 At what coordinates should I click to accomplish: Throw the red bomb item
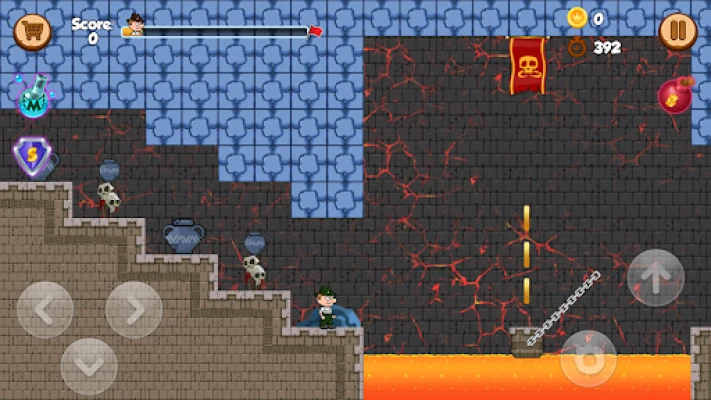(x=676, y=96)
